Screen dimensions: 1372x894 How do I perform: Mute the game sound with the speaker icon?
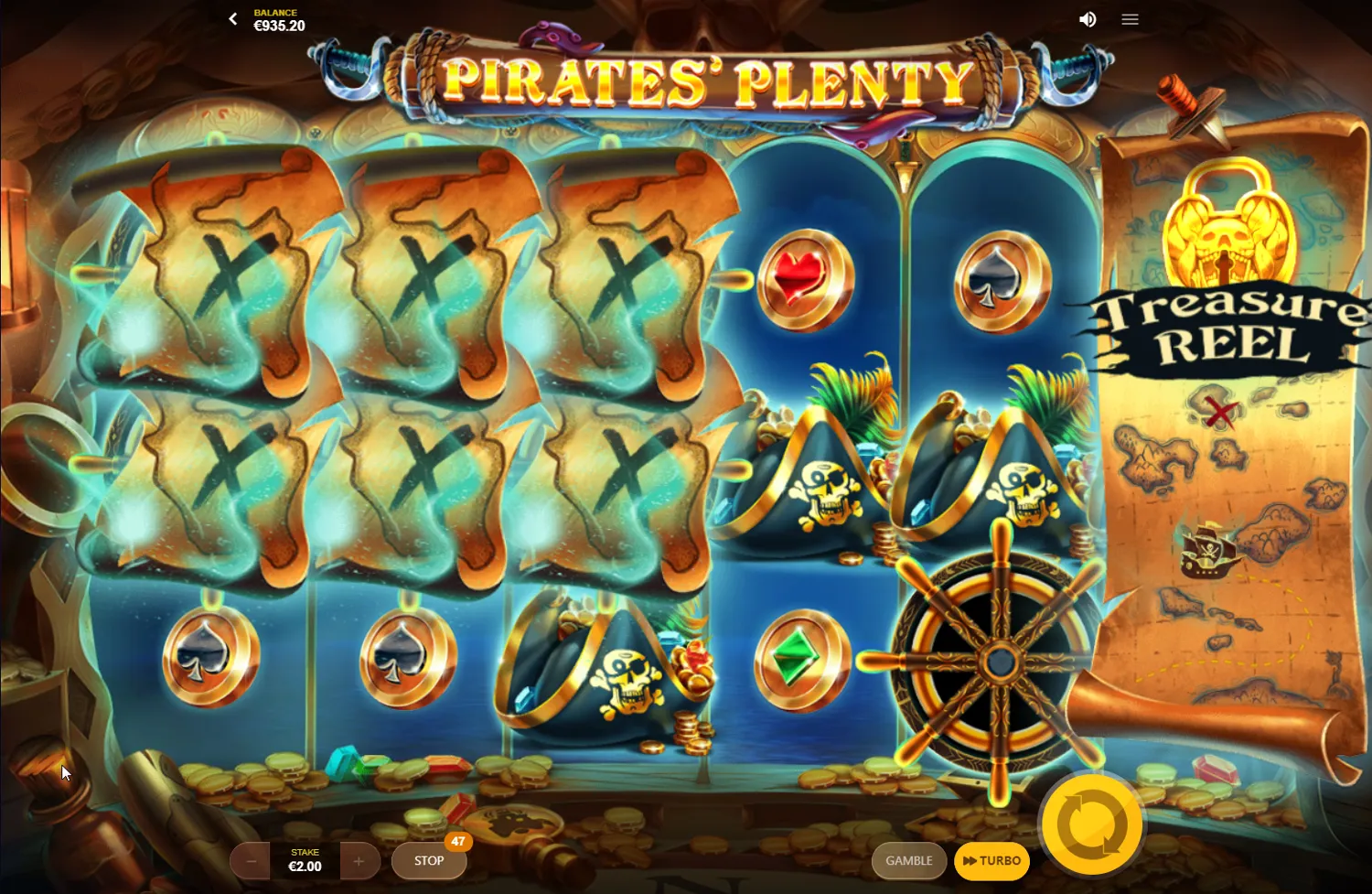tap(1088, 18)
